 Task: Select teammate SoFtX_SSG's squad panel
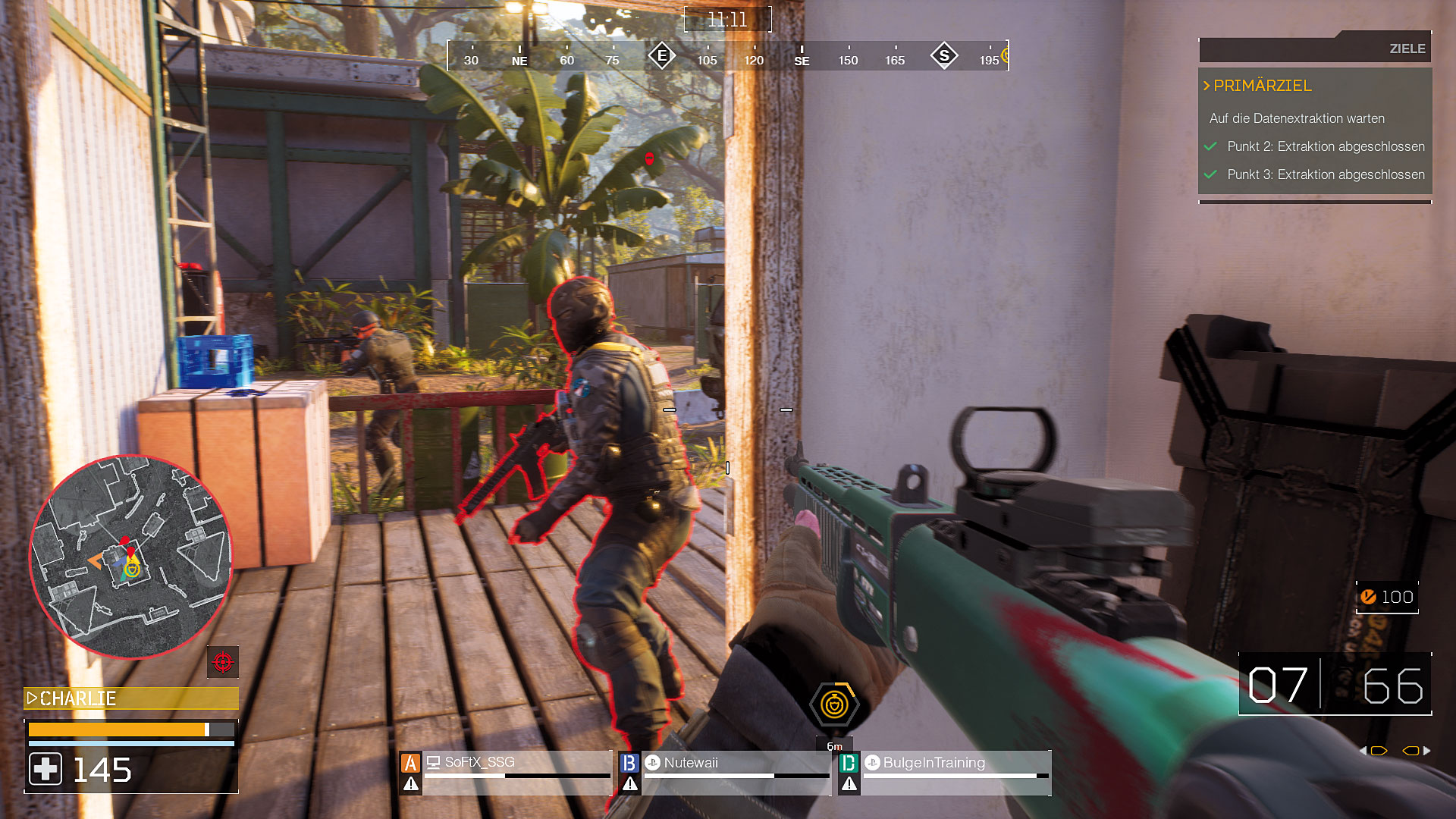pyautogui.click(x=506, y=772)
